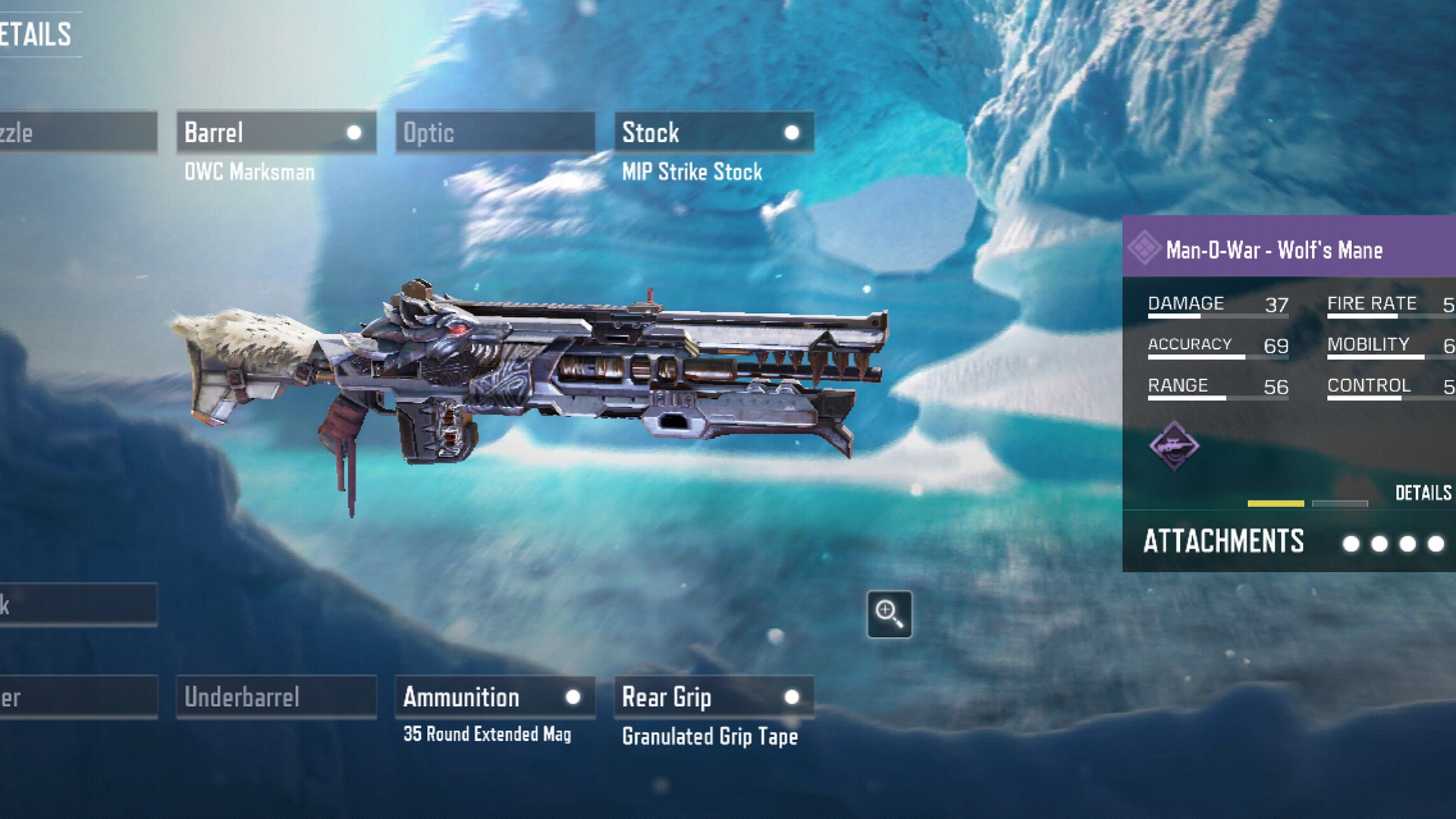
Task: Choose the Underbarrel attachment slot
Action: click(276, 697)
